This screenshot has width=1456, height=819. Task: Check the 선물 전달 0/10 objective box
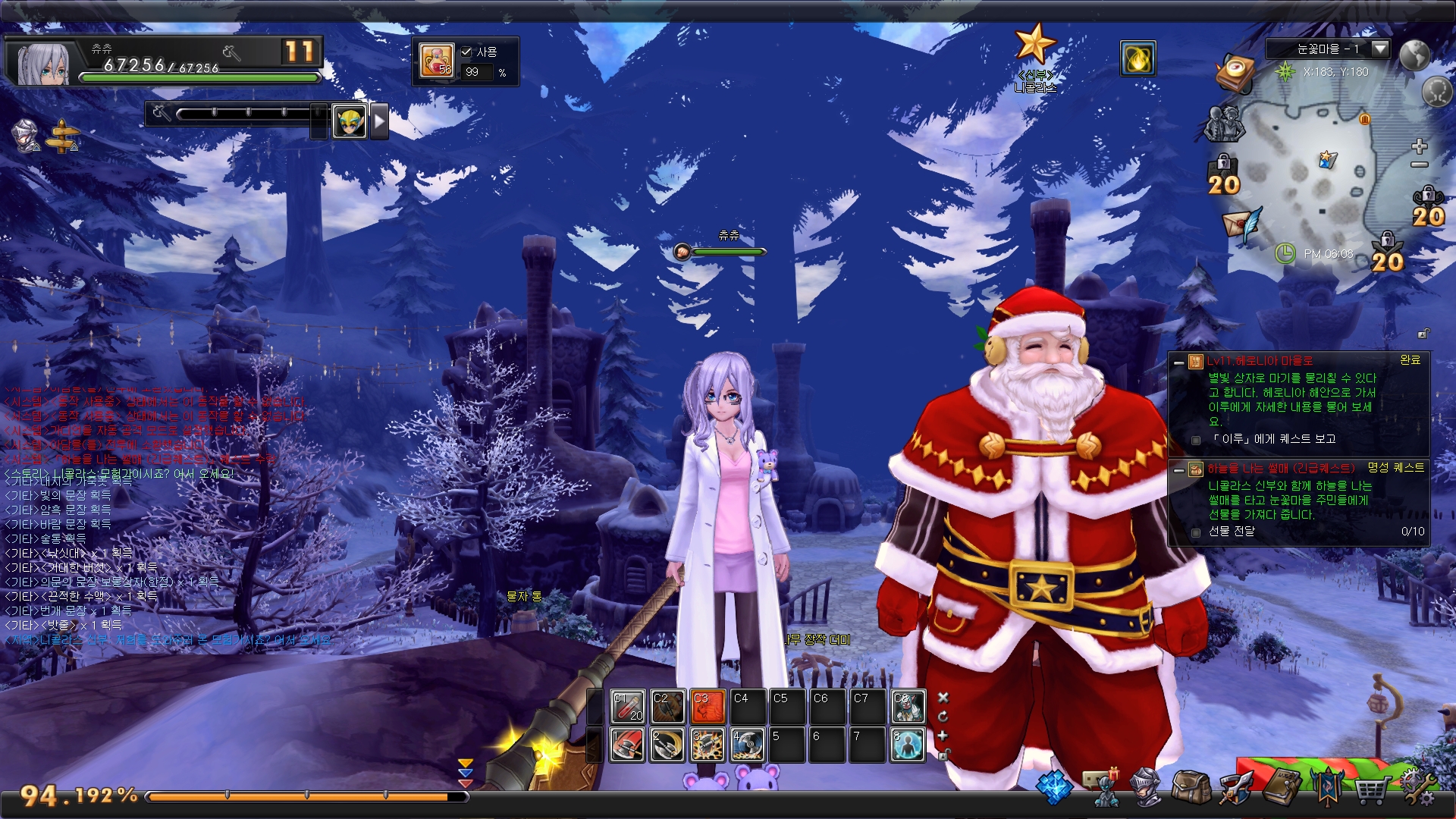coord(1195,532)
